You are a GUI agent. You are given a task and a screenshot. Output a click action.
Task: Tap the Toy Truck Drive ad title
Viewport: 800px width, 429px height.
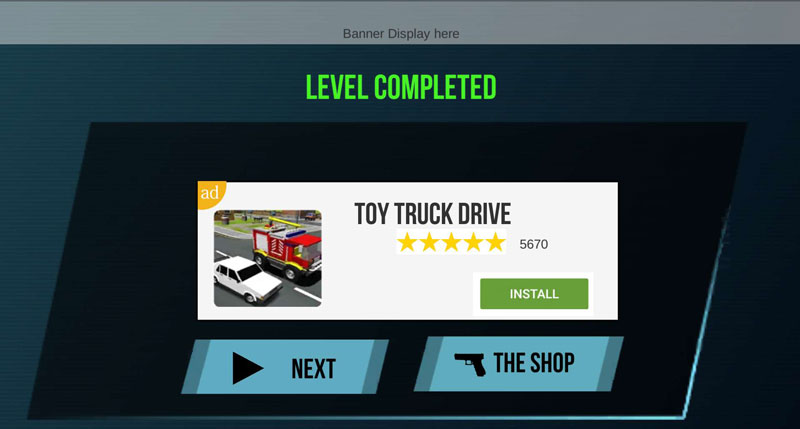click(432, 214)
